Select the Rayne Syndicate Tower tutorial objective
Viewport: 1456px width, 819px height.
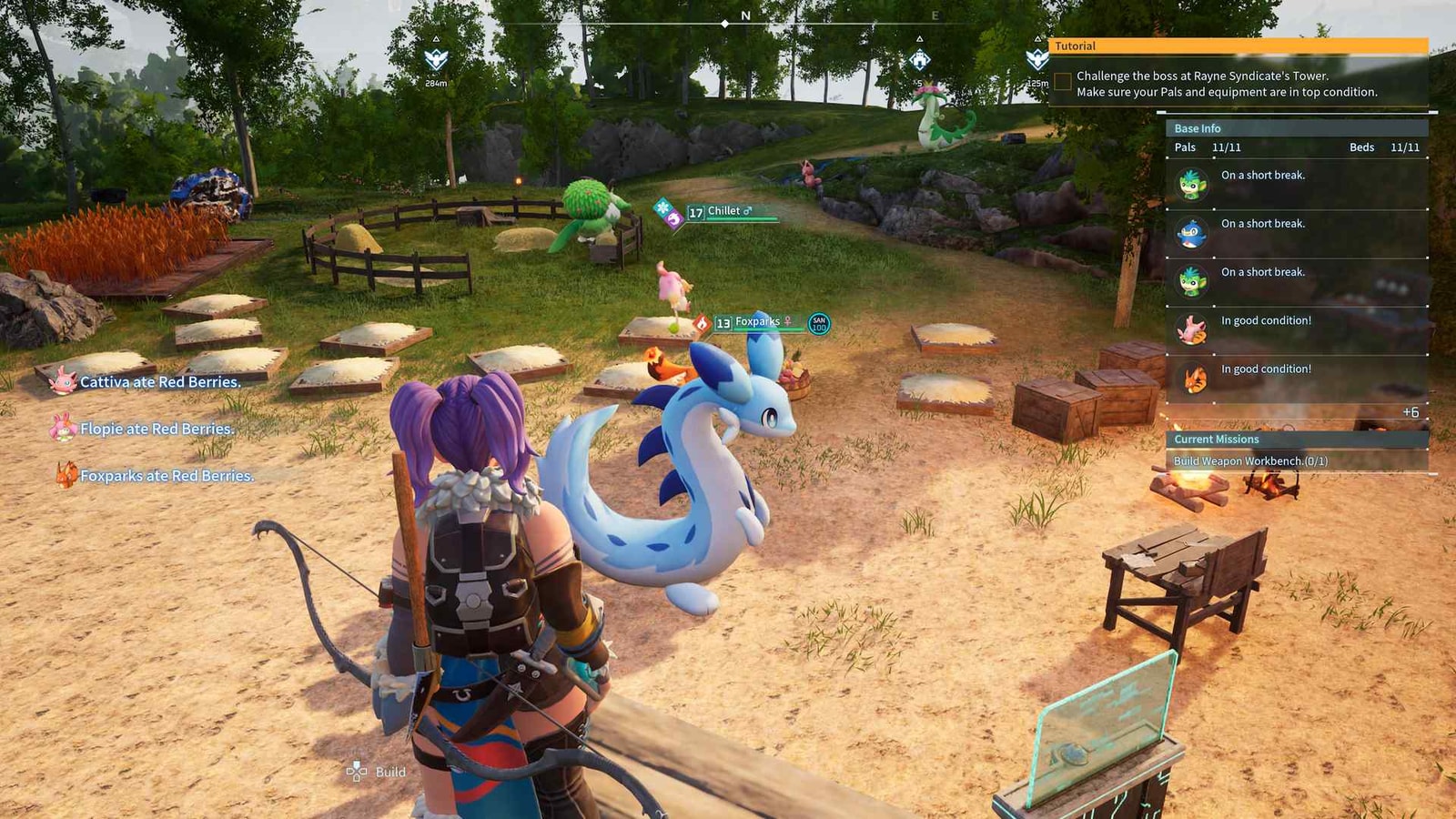coord(1227,84)
